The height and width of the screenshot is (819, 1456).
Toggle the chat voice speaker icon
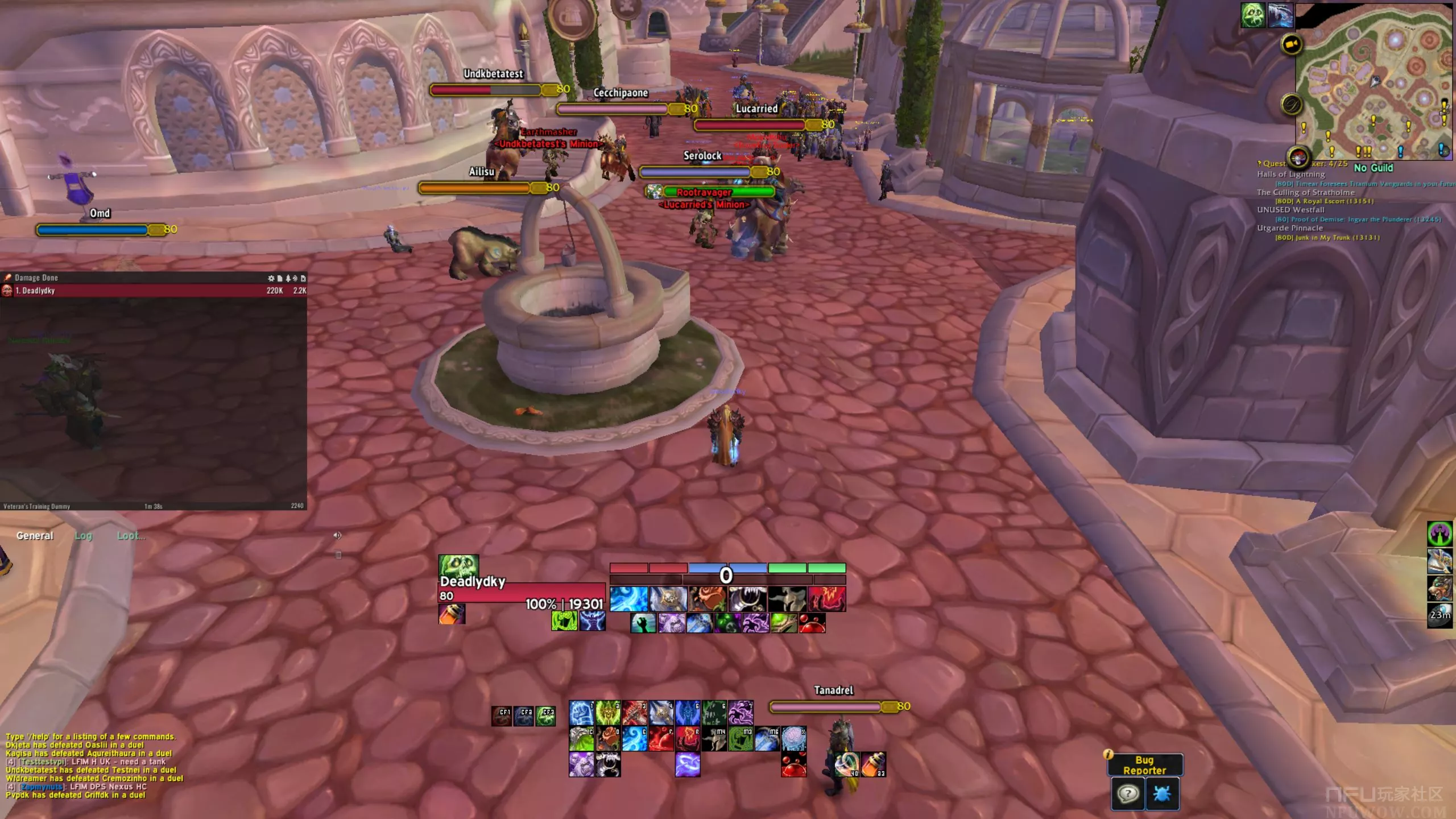(x=337, y=536)
